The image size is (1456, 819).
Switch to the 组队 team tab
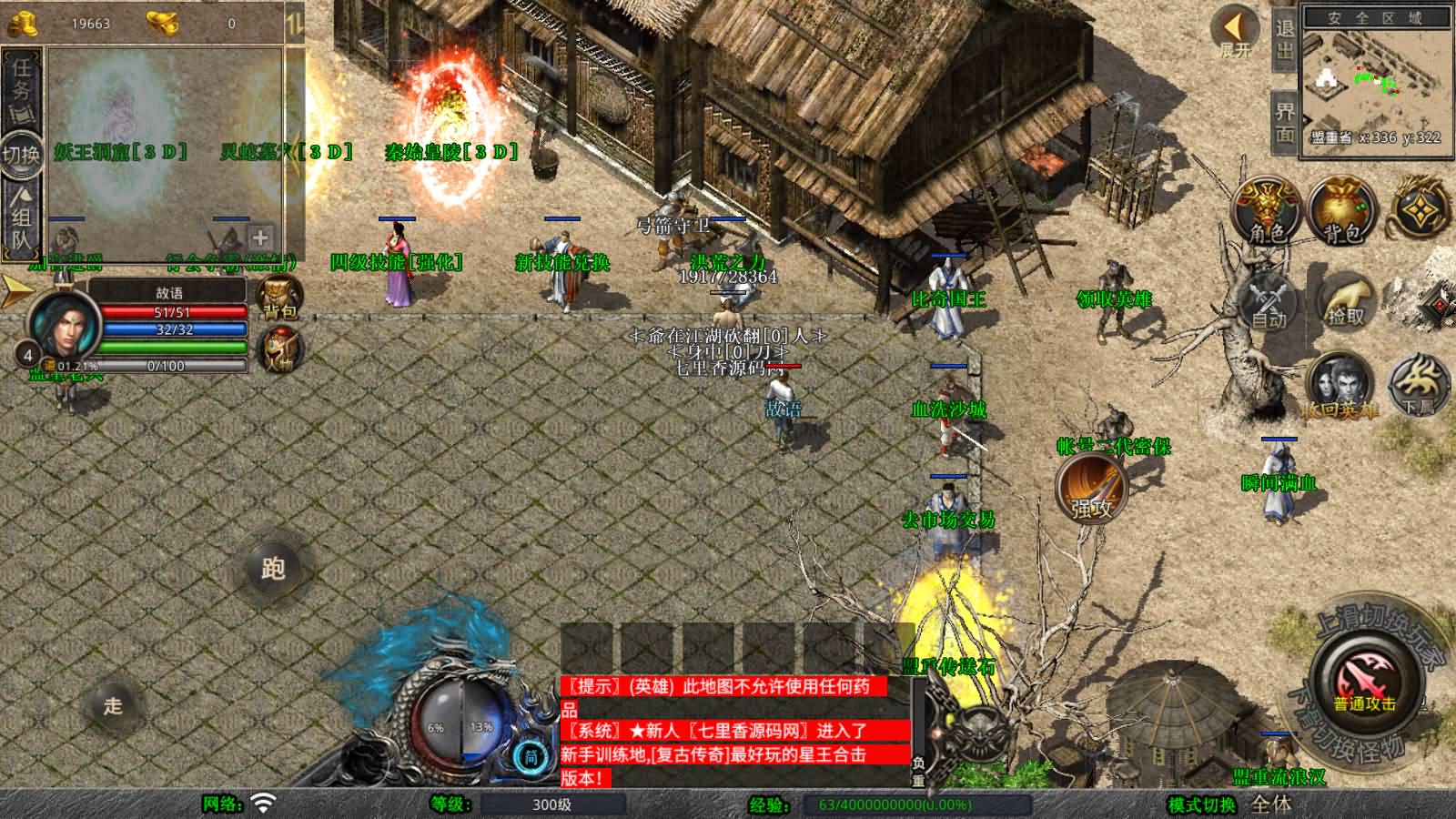point(22,217)
